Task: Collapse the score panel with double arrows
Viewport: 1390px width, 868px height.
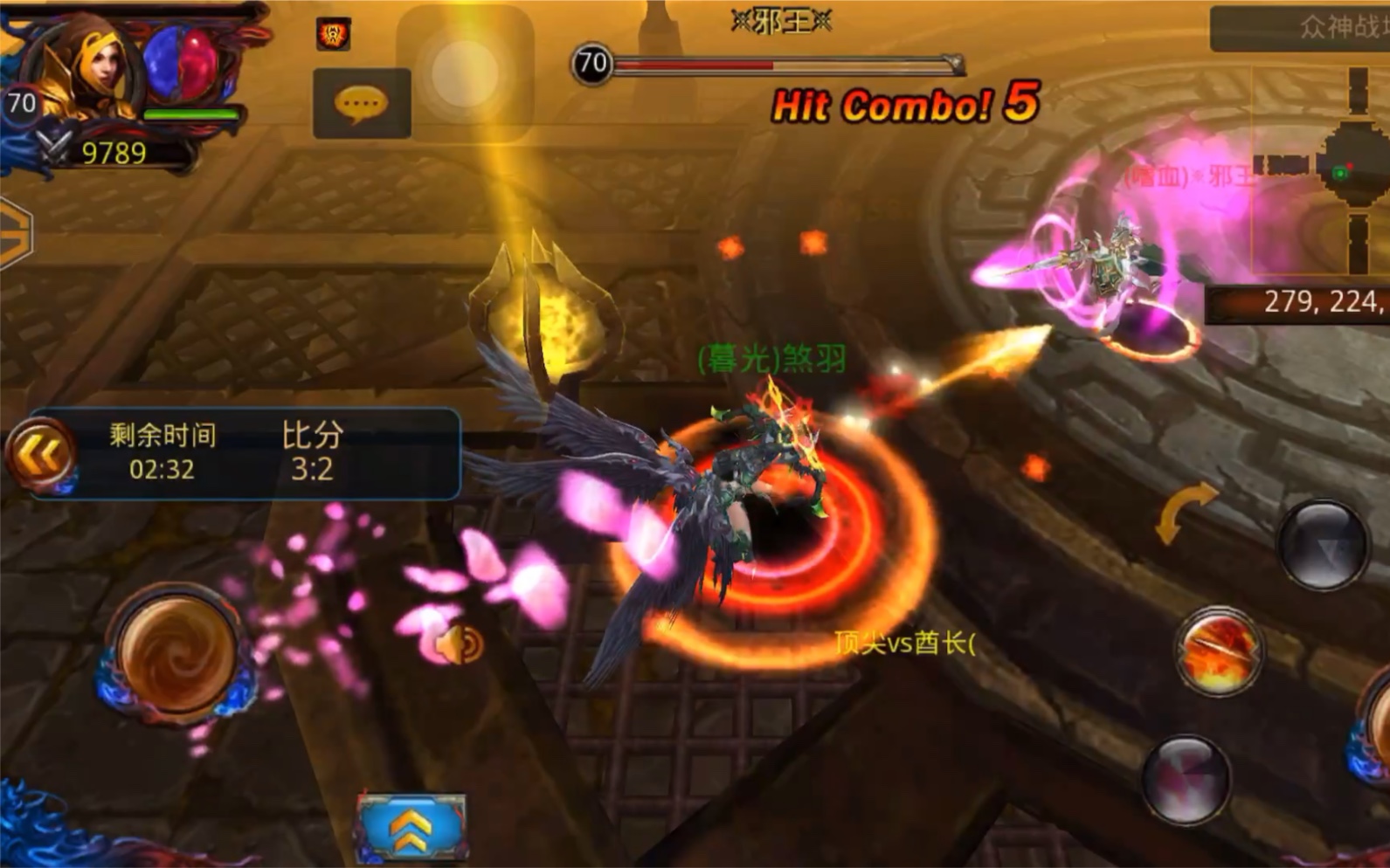Action: [x=41, y=454]
